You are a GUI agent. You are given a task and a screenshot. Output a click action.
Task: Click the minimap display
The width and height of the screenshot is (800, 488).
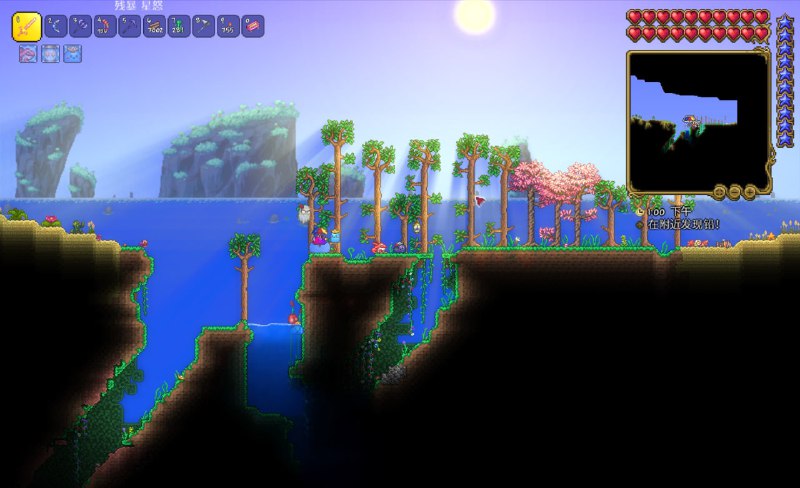[x=696, y=116]
